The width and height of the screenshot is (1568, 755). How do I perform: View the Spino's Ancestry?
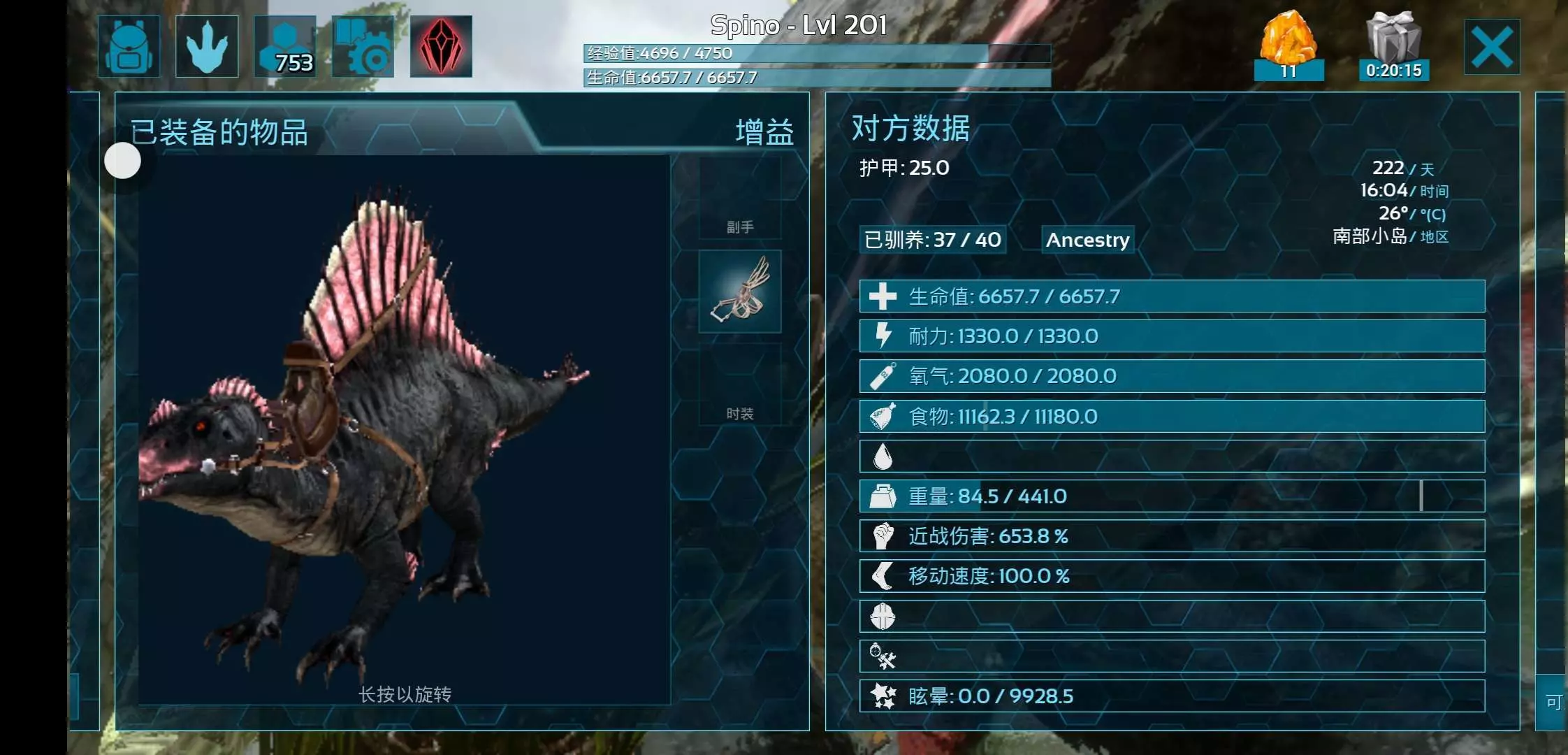click(x=1087, y=240)
